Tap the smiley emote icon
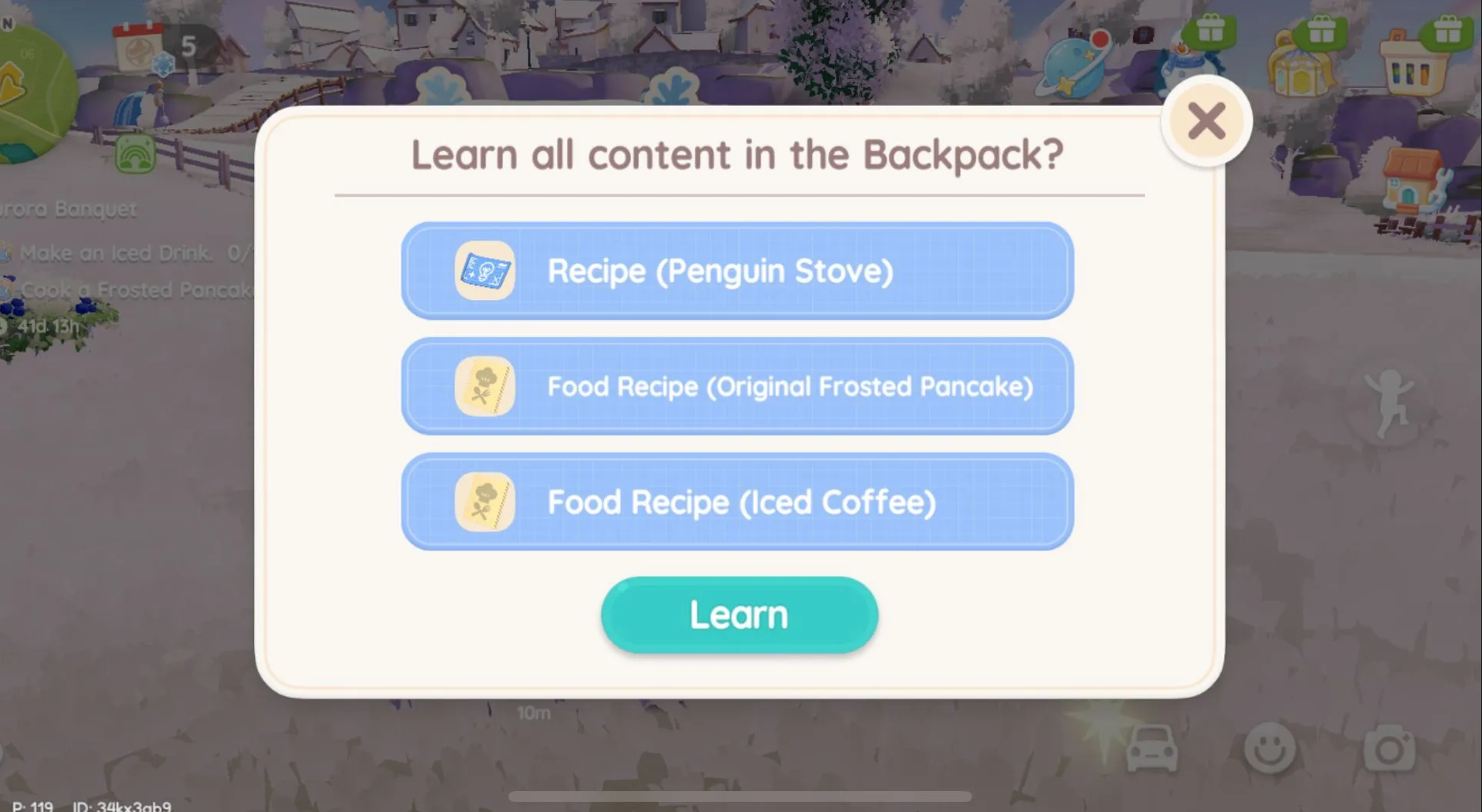1482x812 pixels. point(1270,748)
